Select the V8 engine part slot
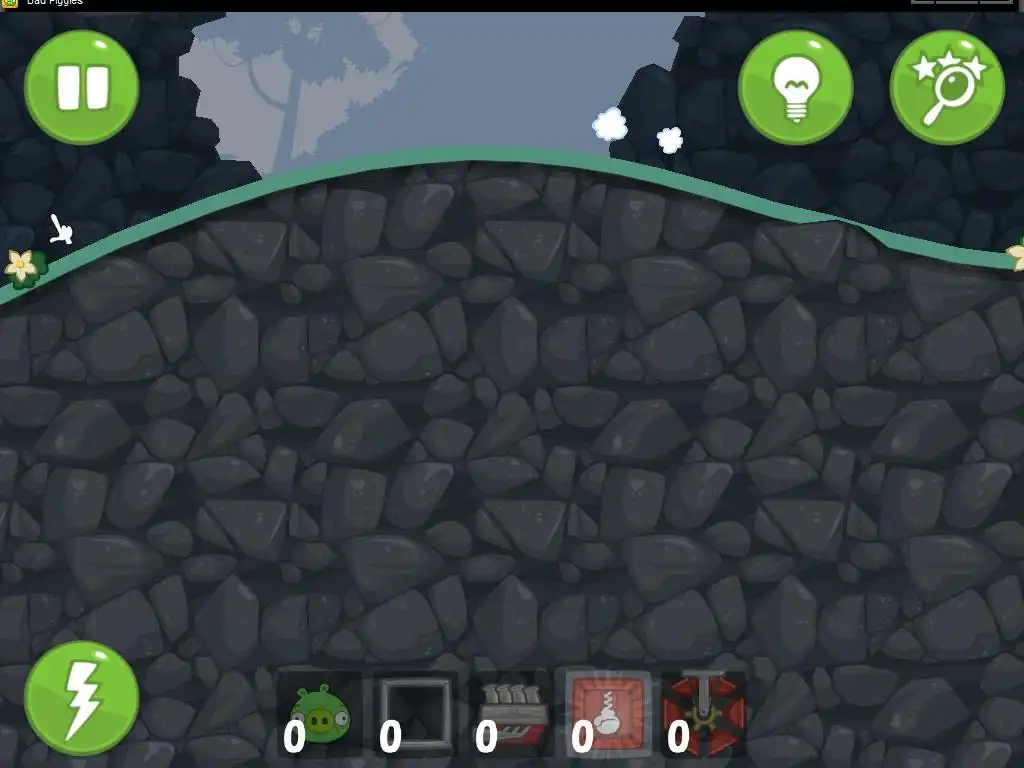This screenshot has width=1024, height=768. pyautogui.click(x=512, y=713)
